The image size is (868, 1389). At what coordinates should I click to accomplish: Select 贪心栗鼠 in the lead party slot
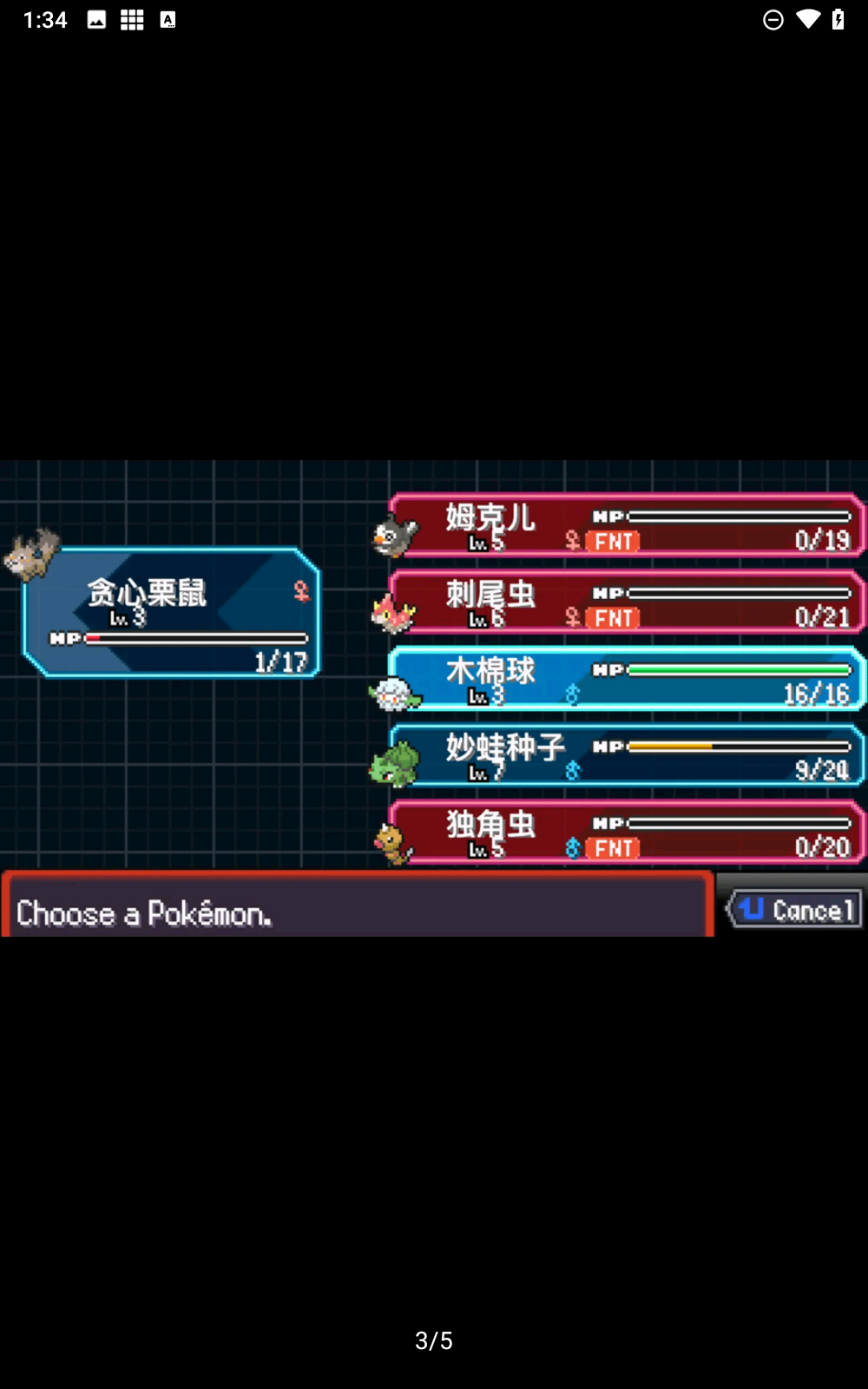click(x=172, y=613)
